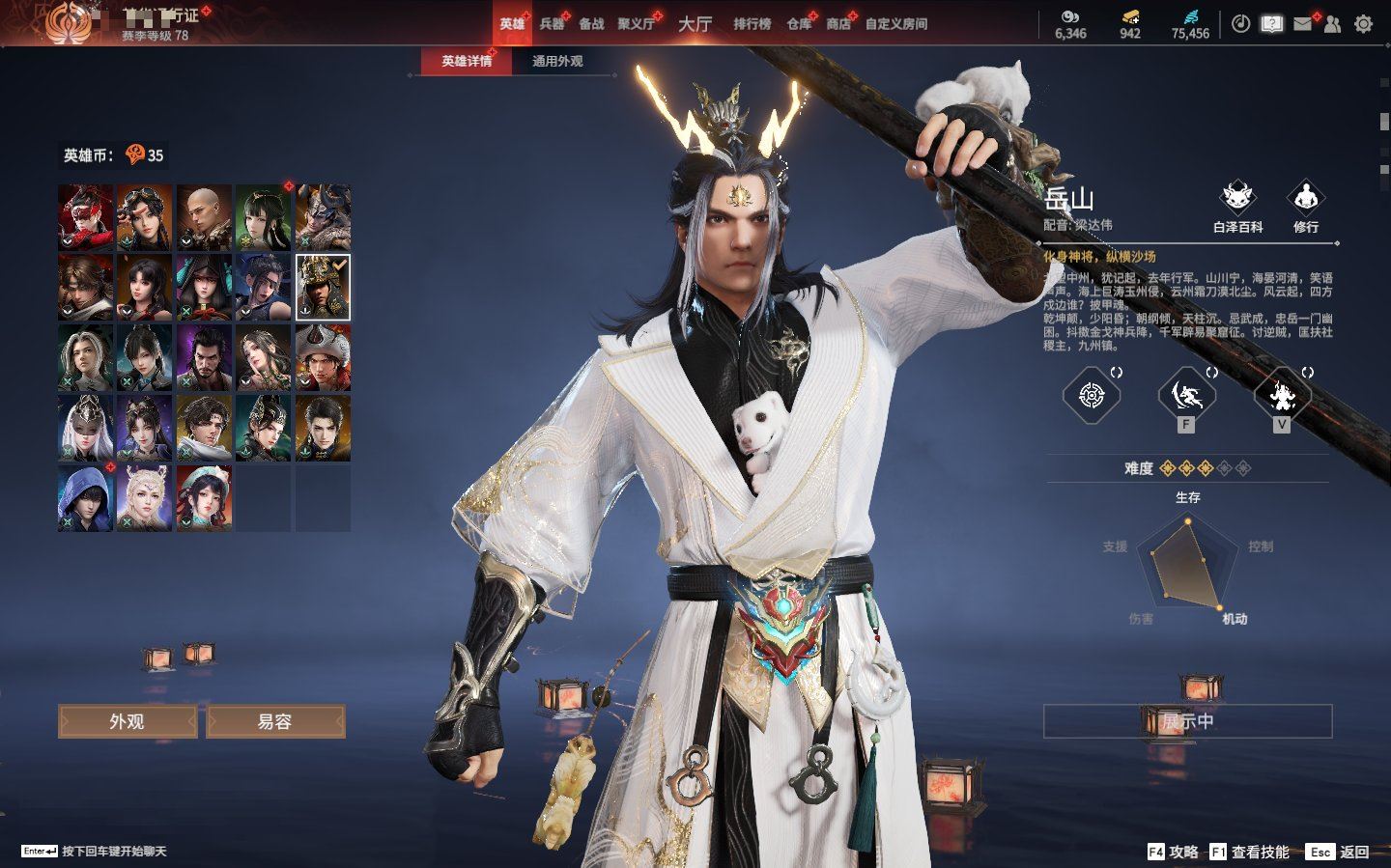Click the 外观 appearance button
This screenshot has height=868, width=1391.
[x=128, y=721]
